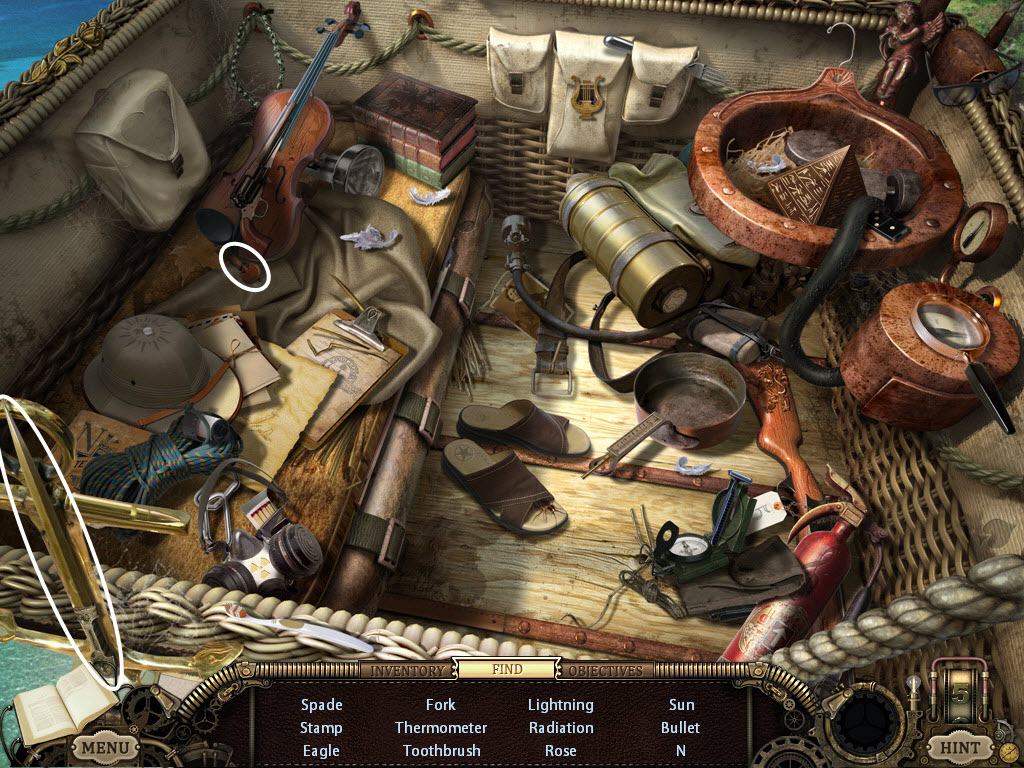Image resolution: width=1024 pixels, height=768 pixels.
Task: Open the MENU button
Action: (x=105, y=746)
